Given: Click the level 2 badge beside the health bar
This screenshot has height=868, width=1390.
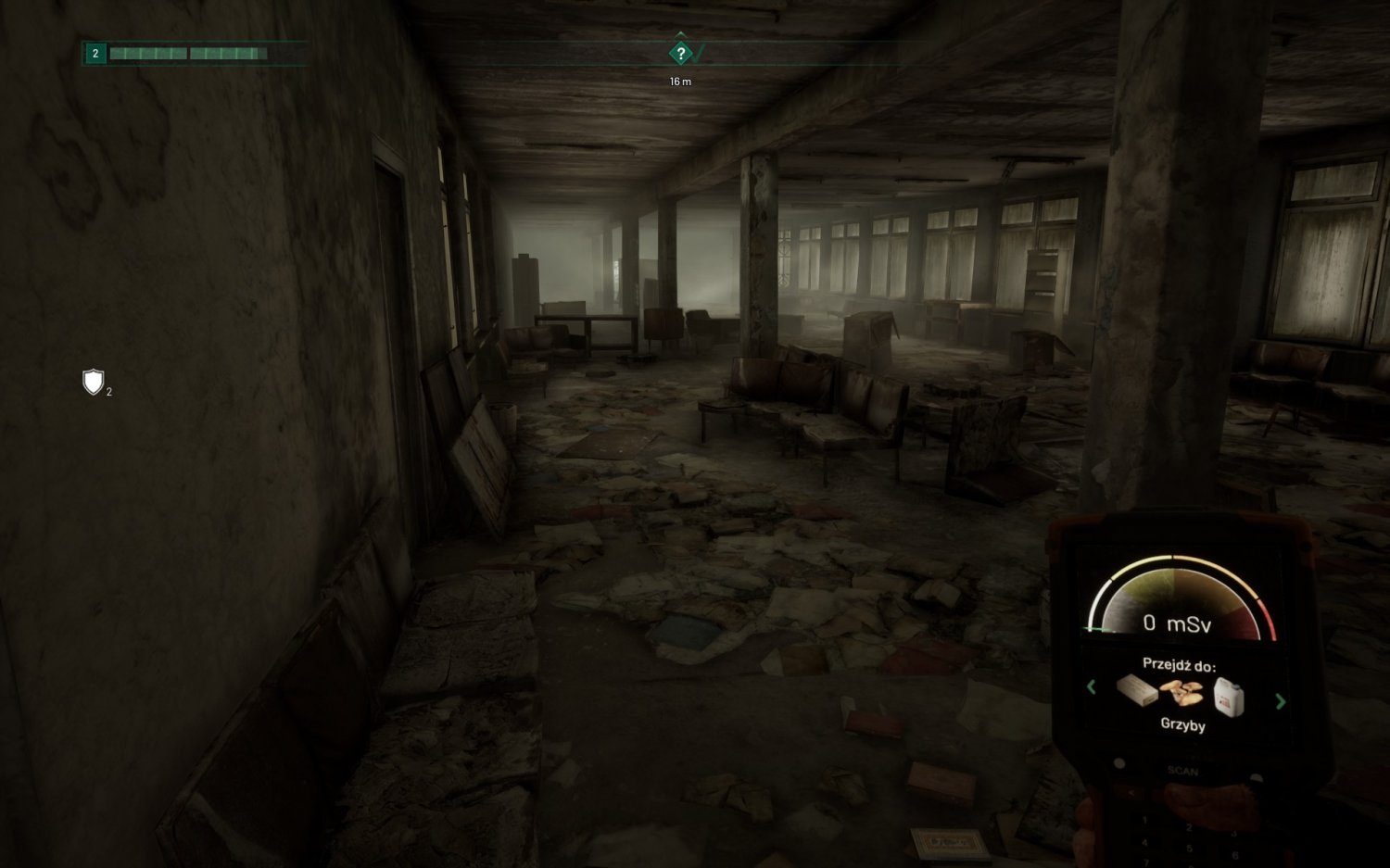Looking at the screenshot, I should (x=95, y=53).
